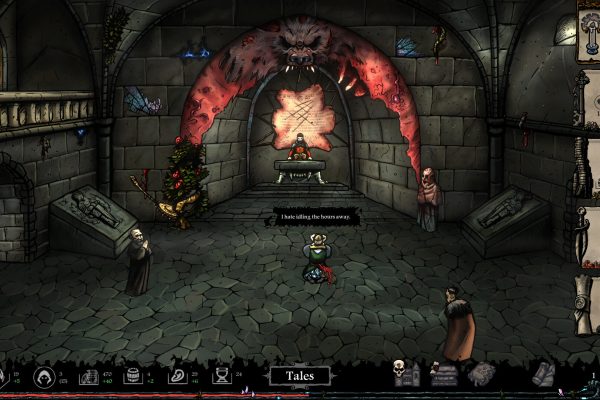Open the wooden signboard menu icon

pyautogui.click(x=445, y=375)
